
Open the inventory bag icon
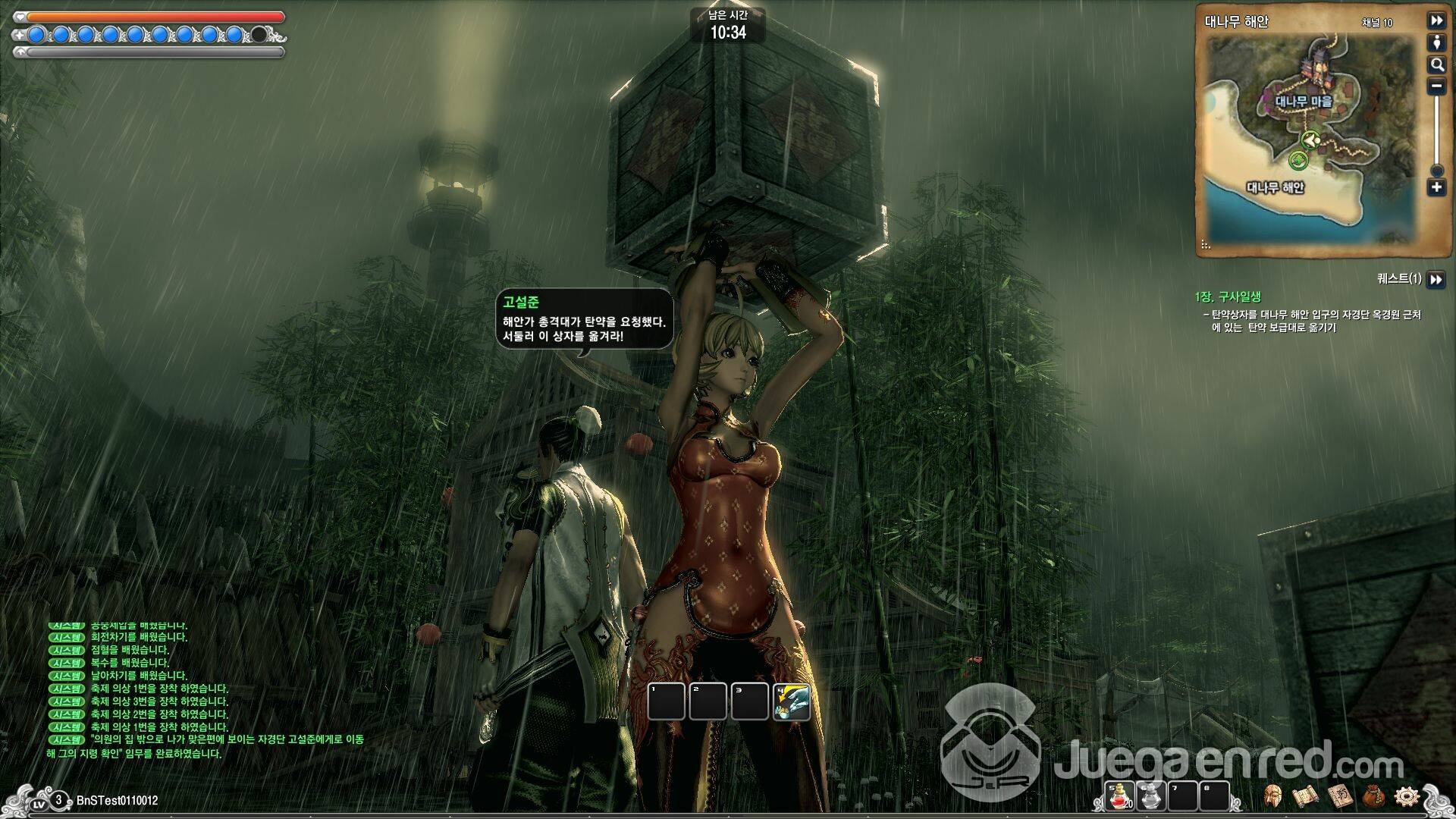point(1373,796)
